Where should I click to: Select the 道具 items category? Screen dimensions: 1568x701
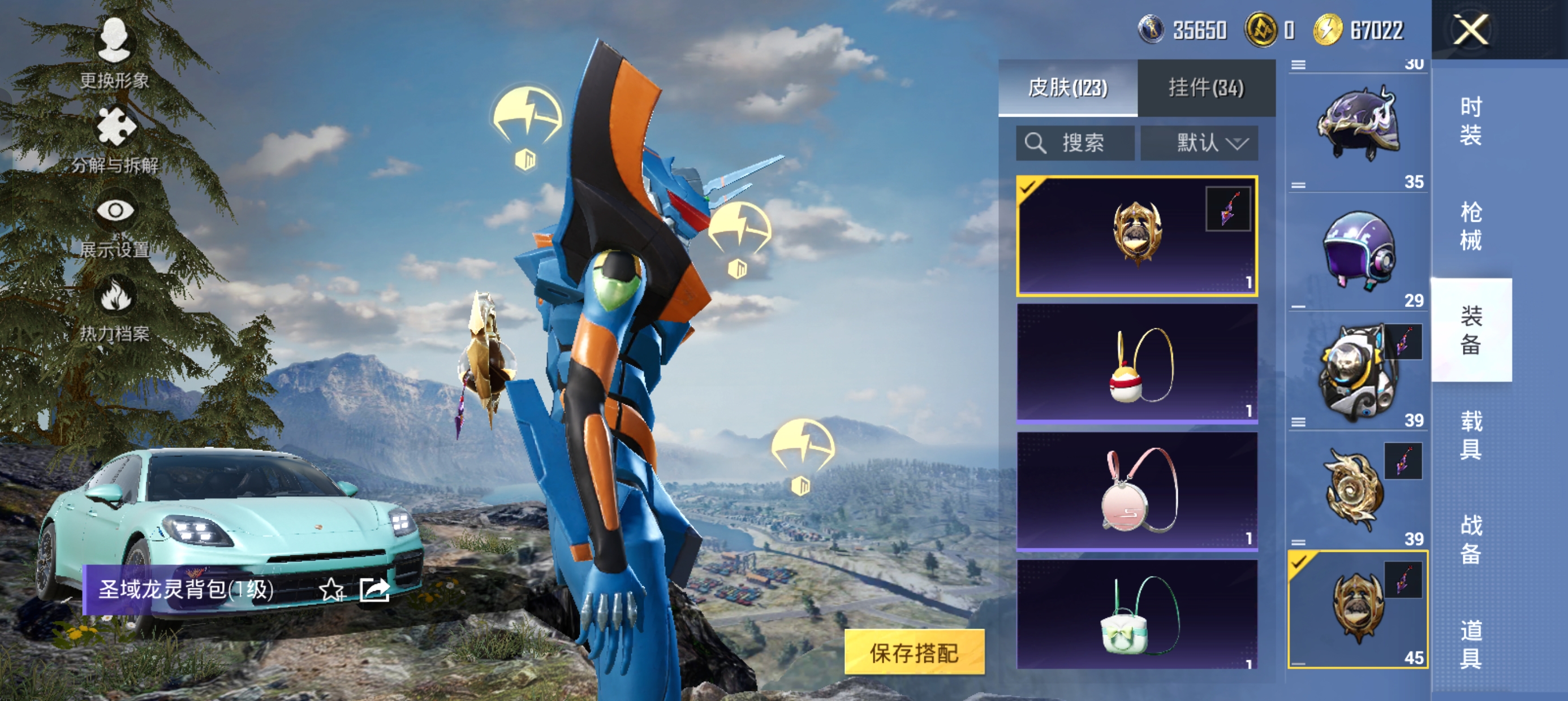pos(1471,644)
